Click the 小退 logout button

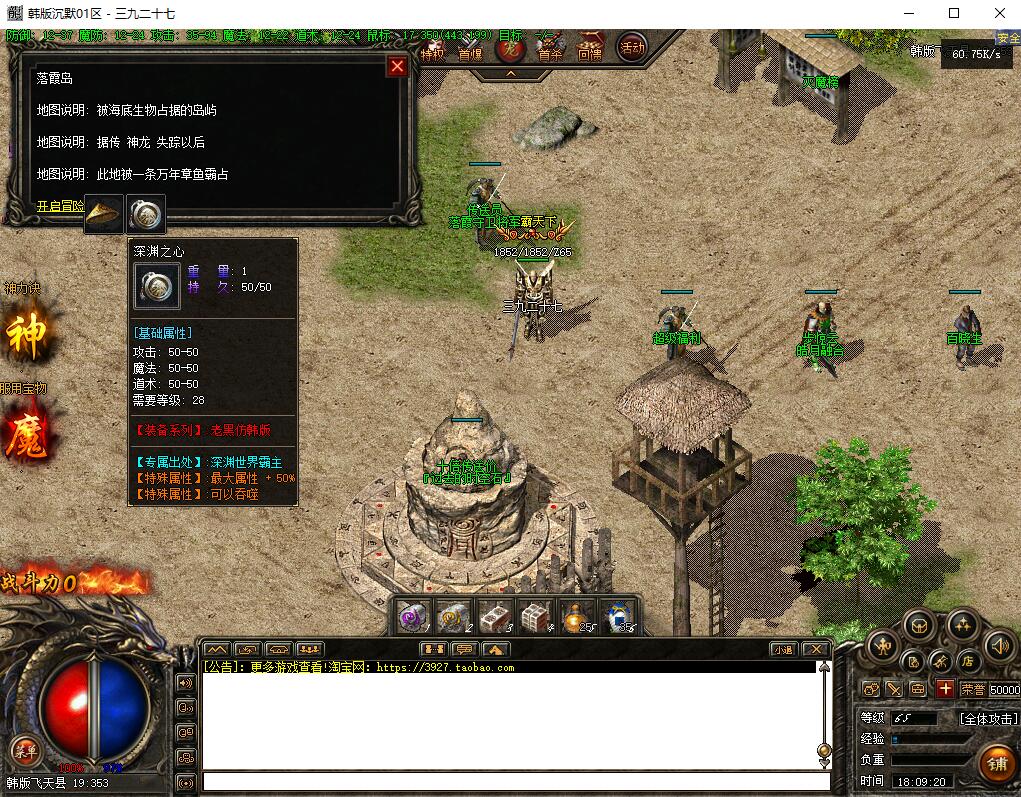coord(783,649)
